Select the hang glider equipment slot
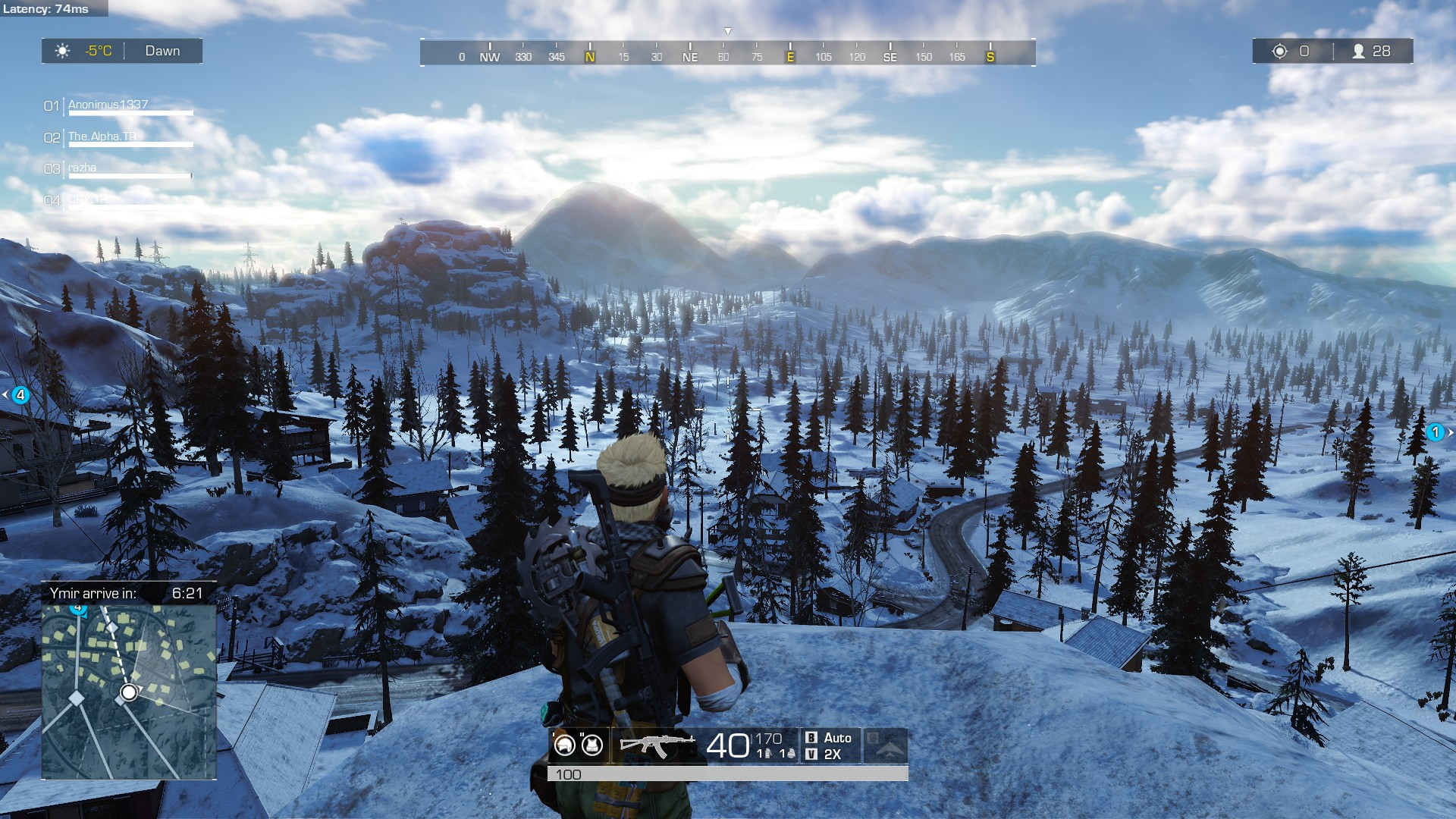 click(886, 745)
